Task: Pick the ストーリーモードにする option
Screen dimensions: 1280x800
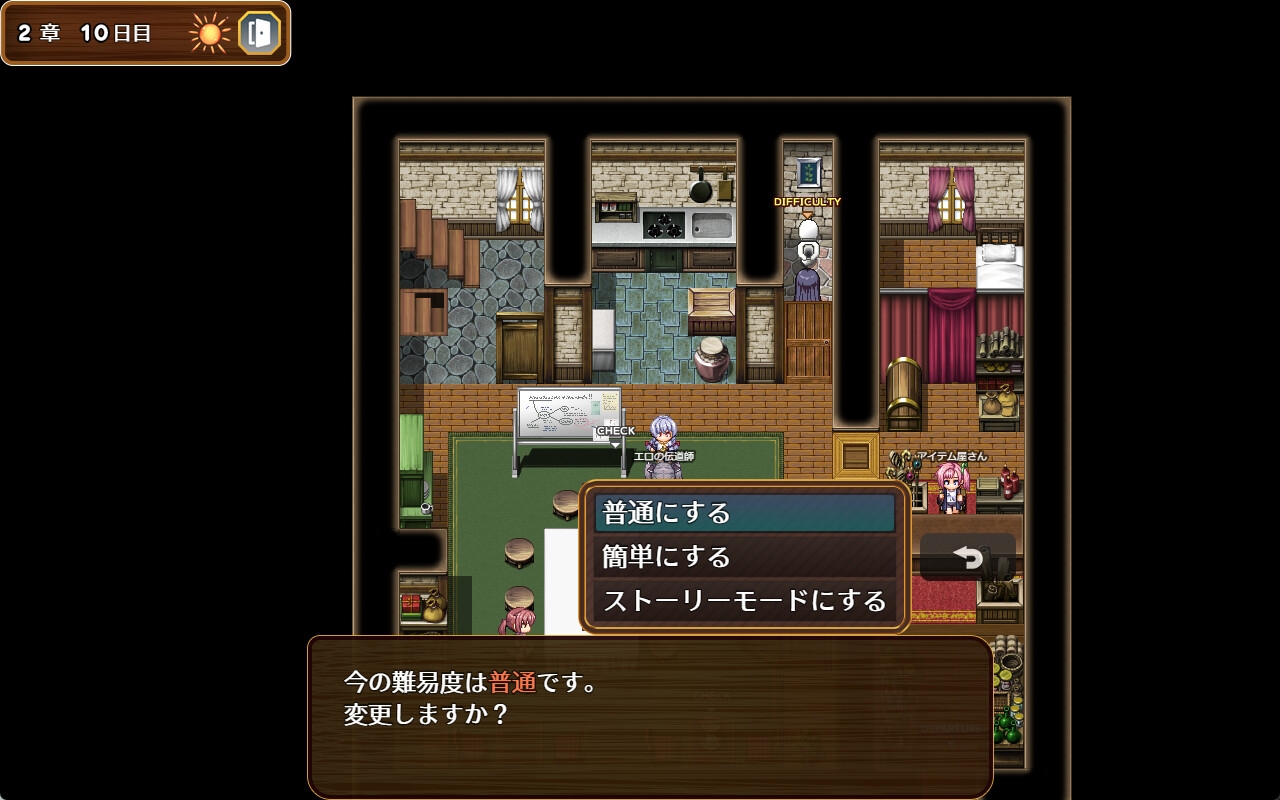Action: coord(744,600)
